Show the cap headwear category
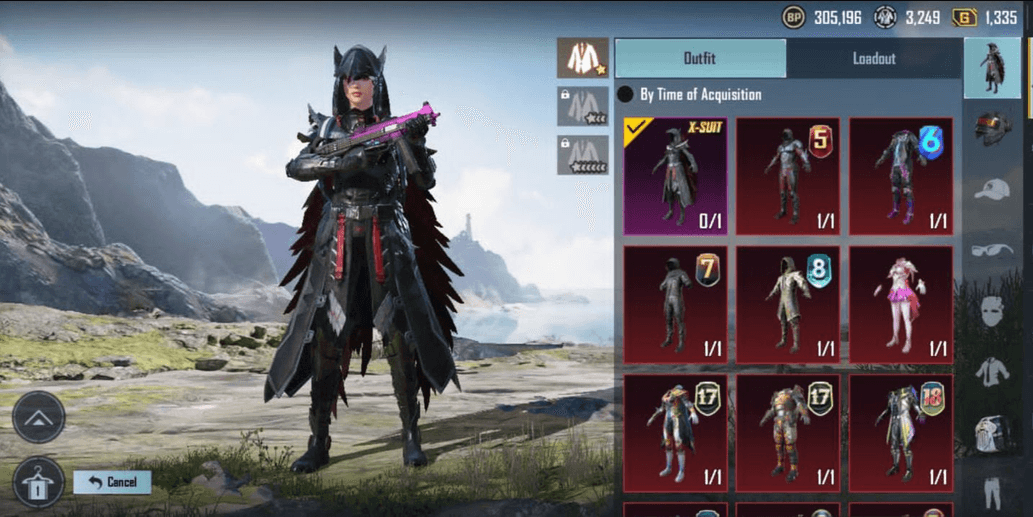 pos(992,189)
